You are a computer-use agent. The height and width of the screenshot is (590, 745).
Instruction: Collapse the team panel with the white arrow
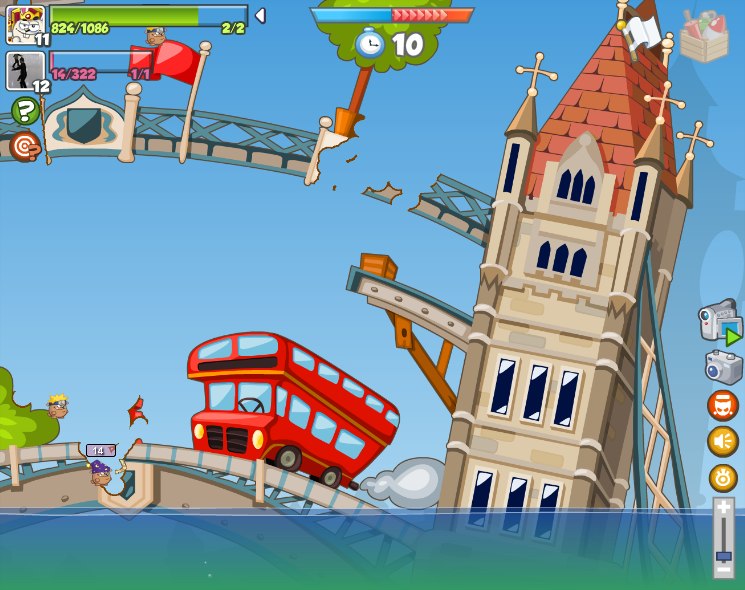pyautogui.click(x=260, y=16)
